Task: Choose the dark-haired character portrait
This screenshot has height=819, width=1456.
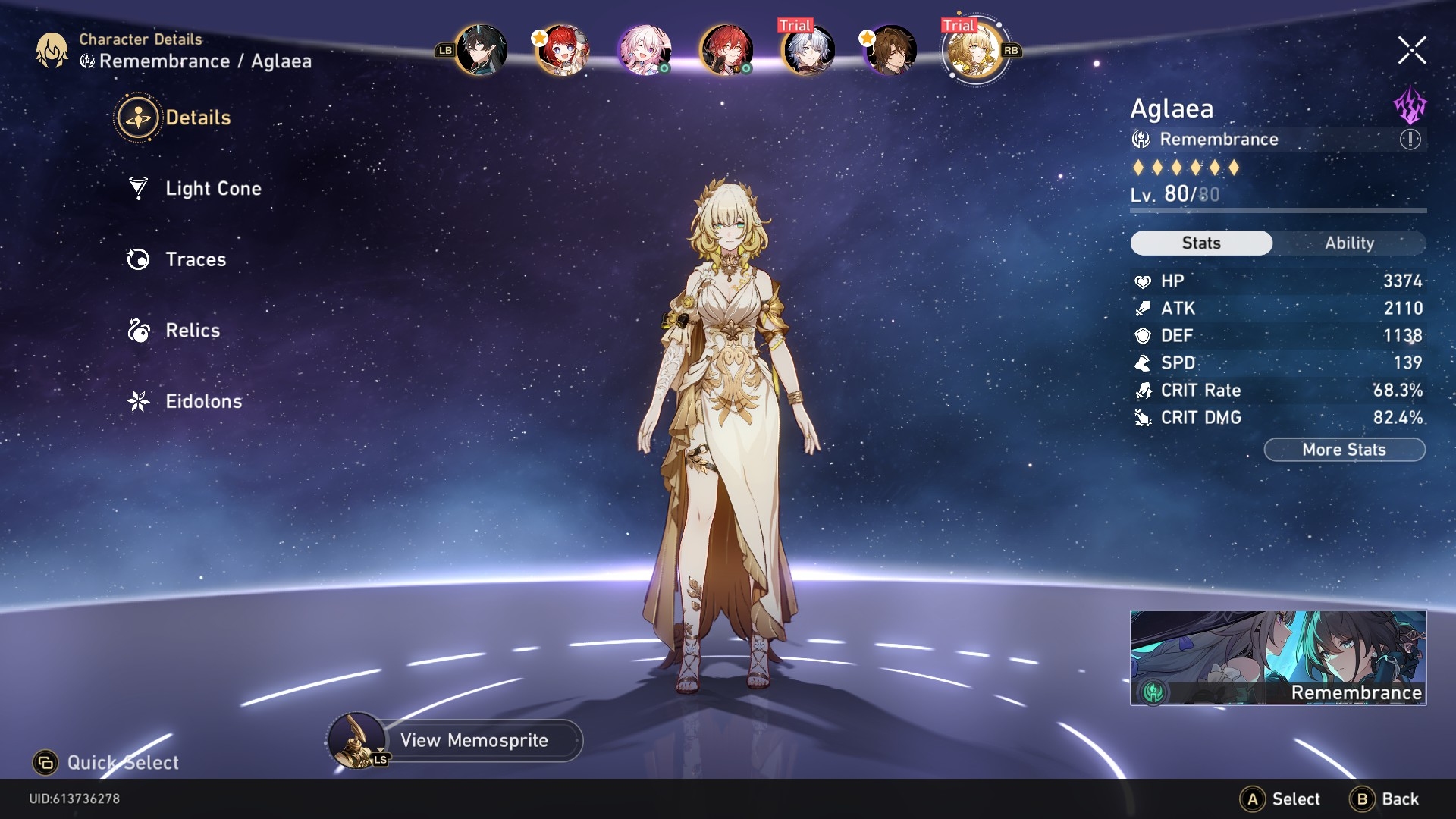Action: (x=481, y=50)
